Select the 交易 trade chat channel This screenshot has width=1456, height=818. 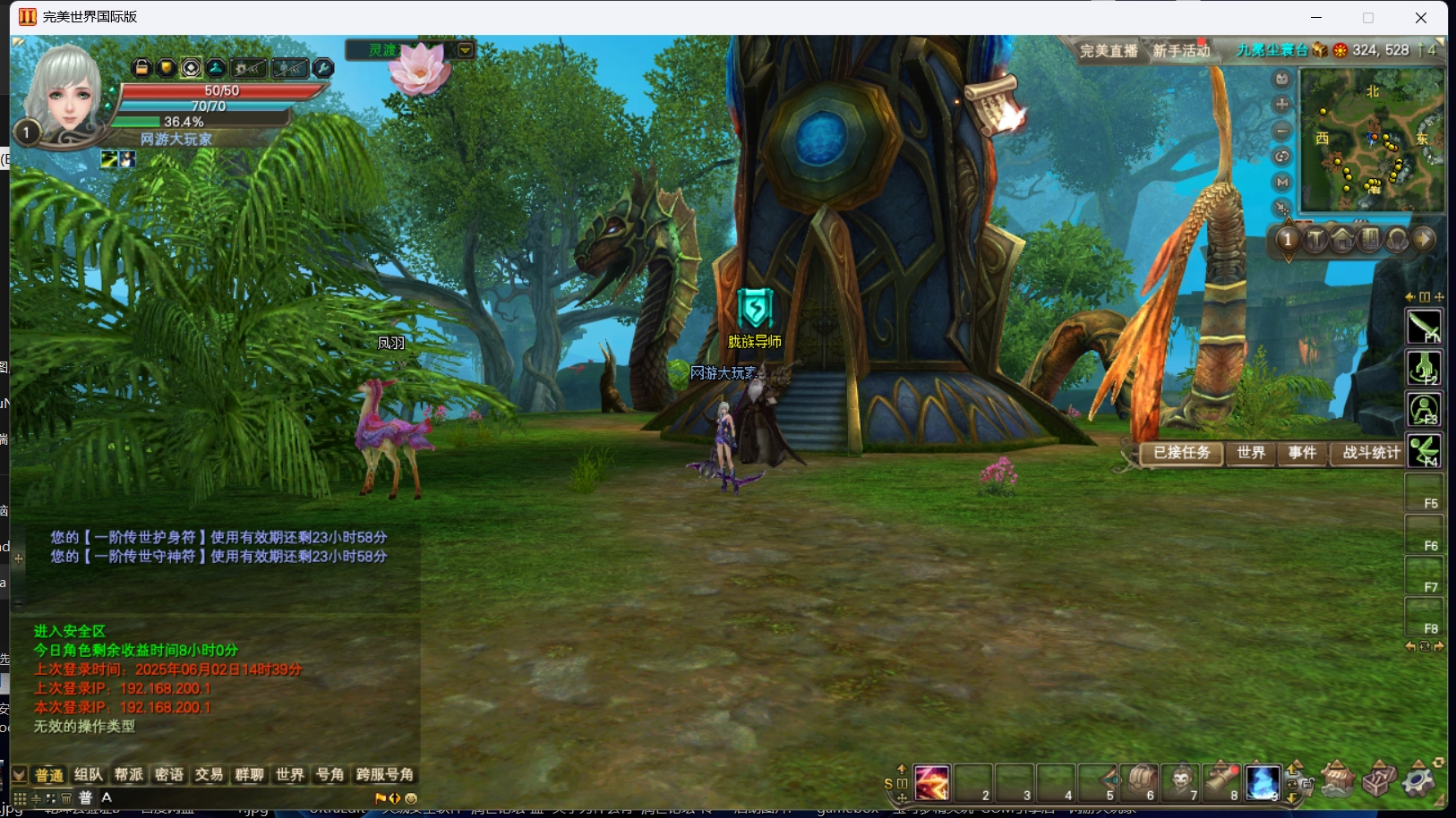click(209, 775)
